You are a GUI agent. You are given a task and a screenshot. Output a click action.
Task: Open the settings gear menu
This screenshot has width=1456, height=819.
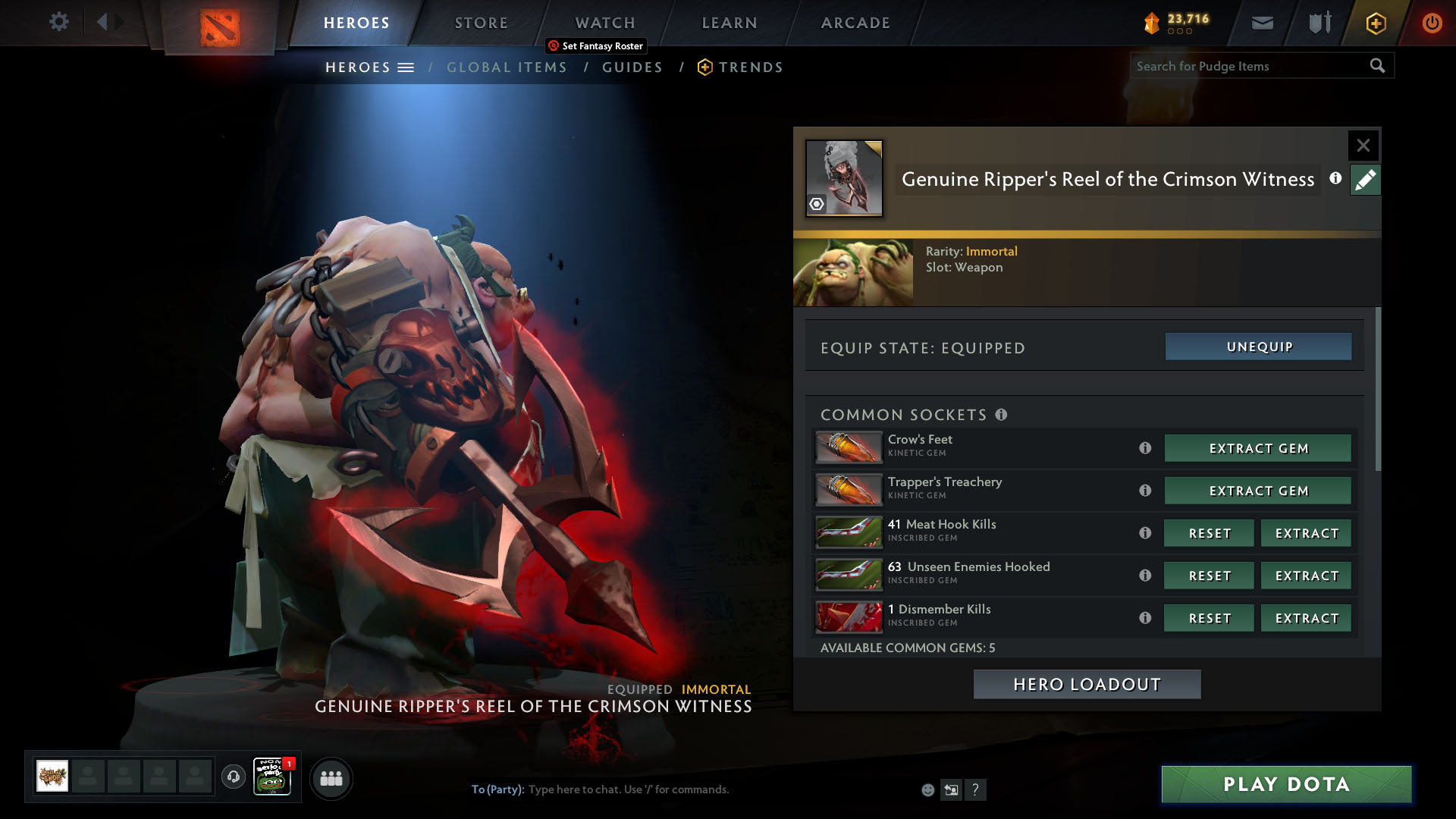(x=58, y=21)
